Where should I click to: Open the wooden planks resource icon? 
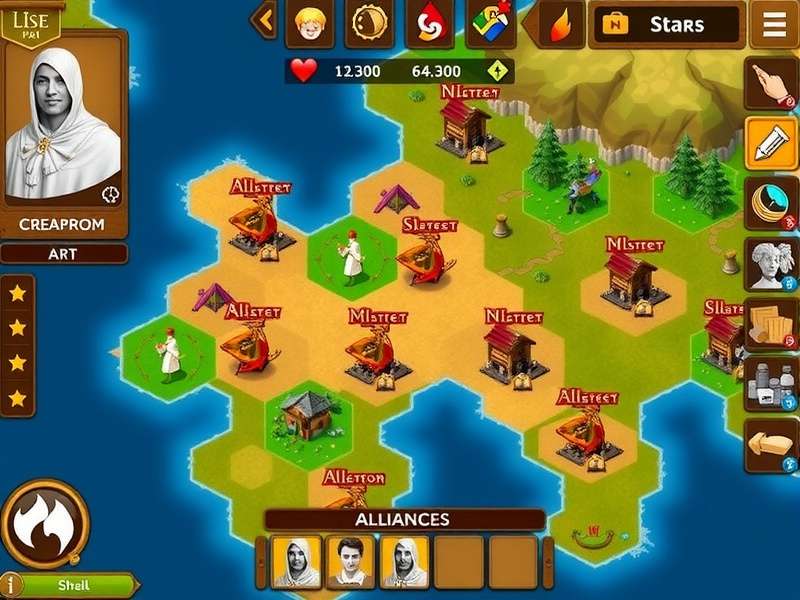771,323
